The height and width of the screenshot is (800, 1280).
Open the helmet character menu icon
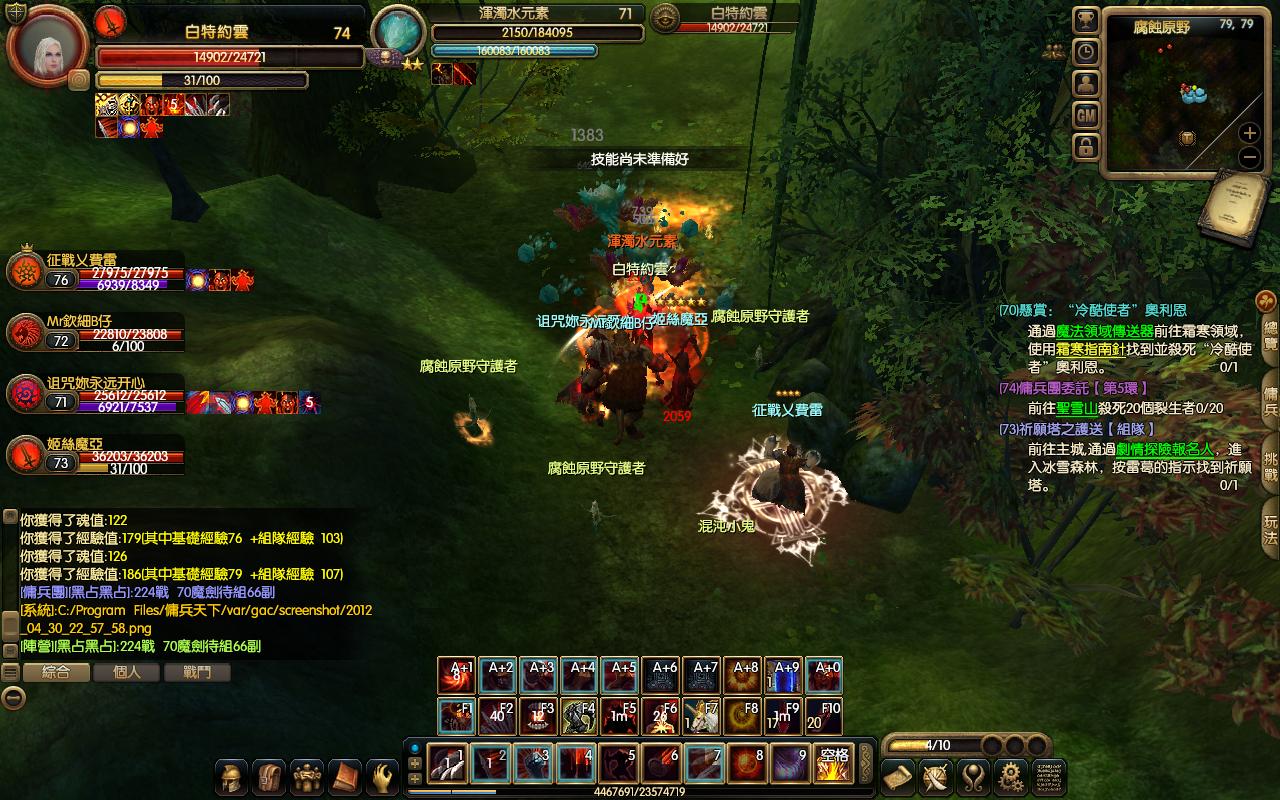232,777
